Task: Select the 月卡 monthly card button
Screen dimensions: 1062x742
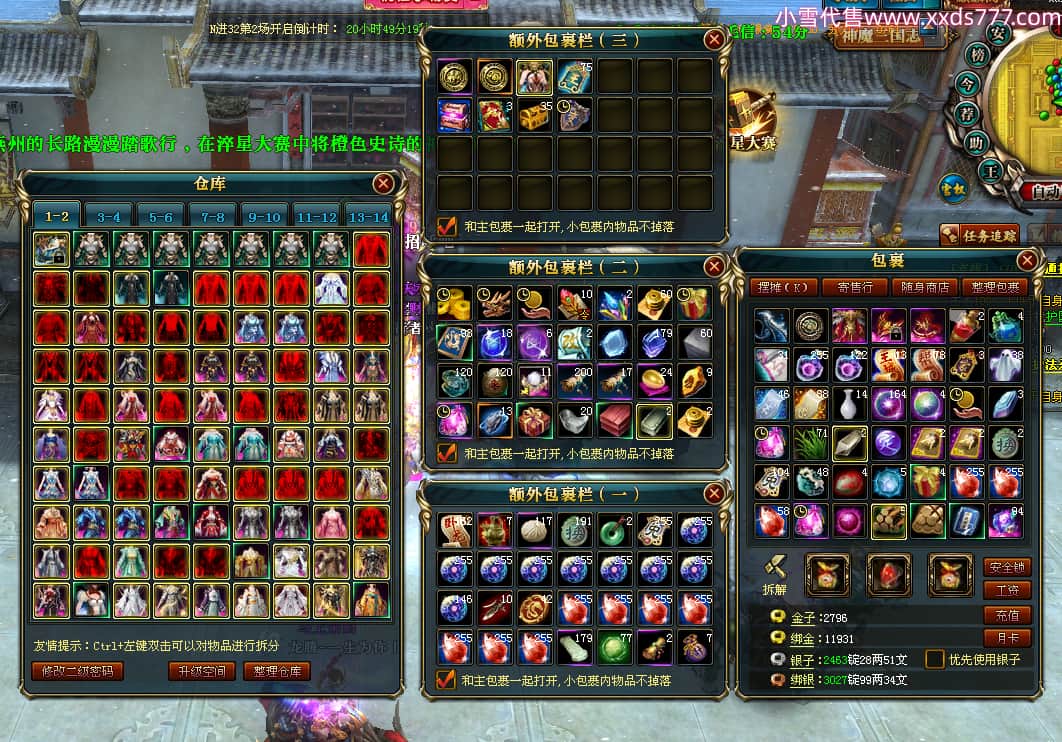Action: 1006,637
